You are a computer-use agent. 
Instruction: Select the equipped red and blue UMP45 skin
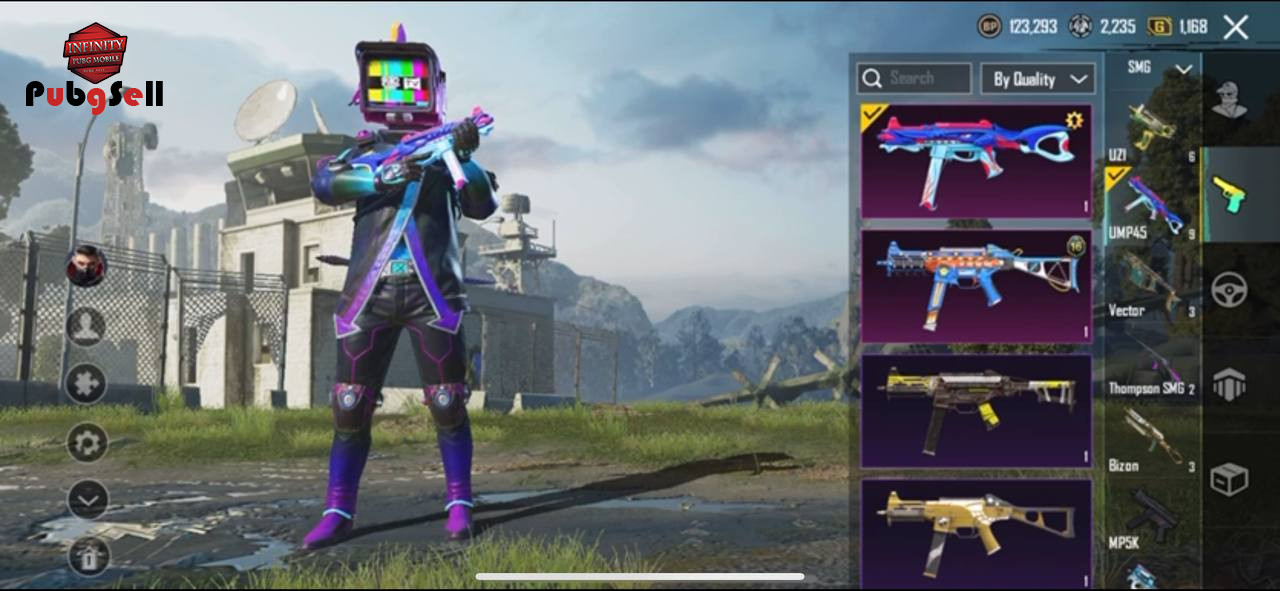click(x=975, y=161)
